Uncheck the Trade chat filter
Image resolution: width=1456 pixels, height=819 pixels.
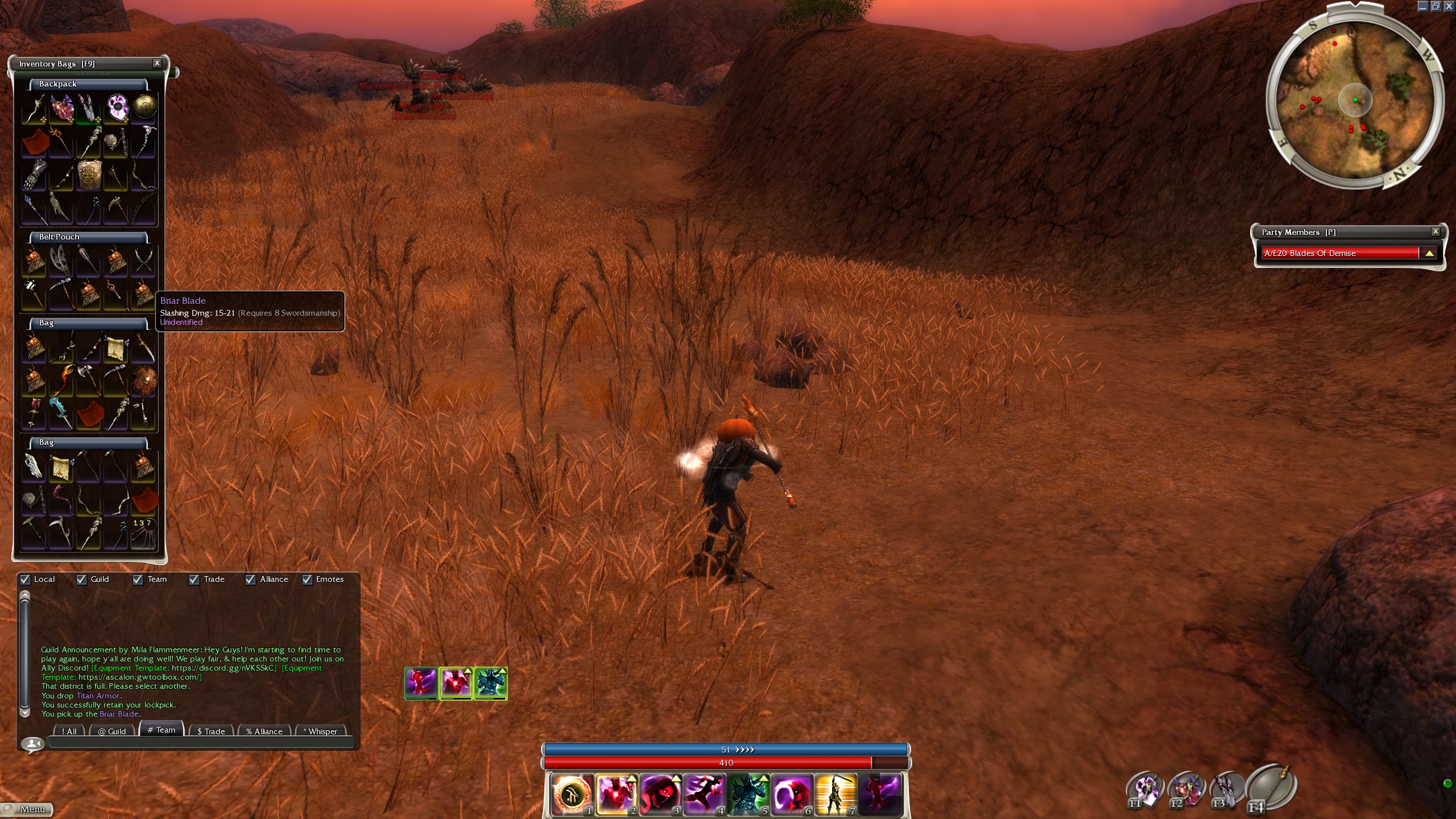195,580
